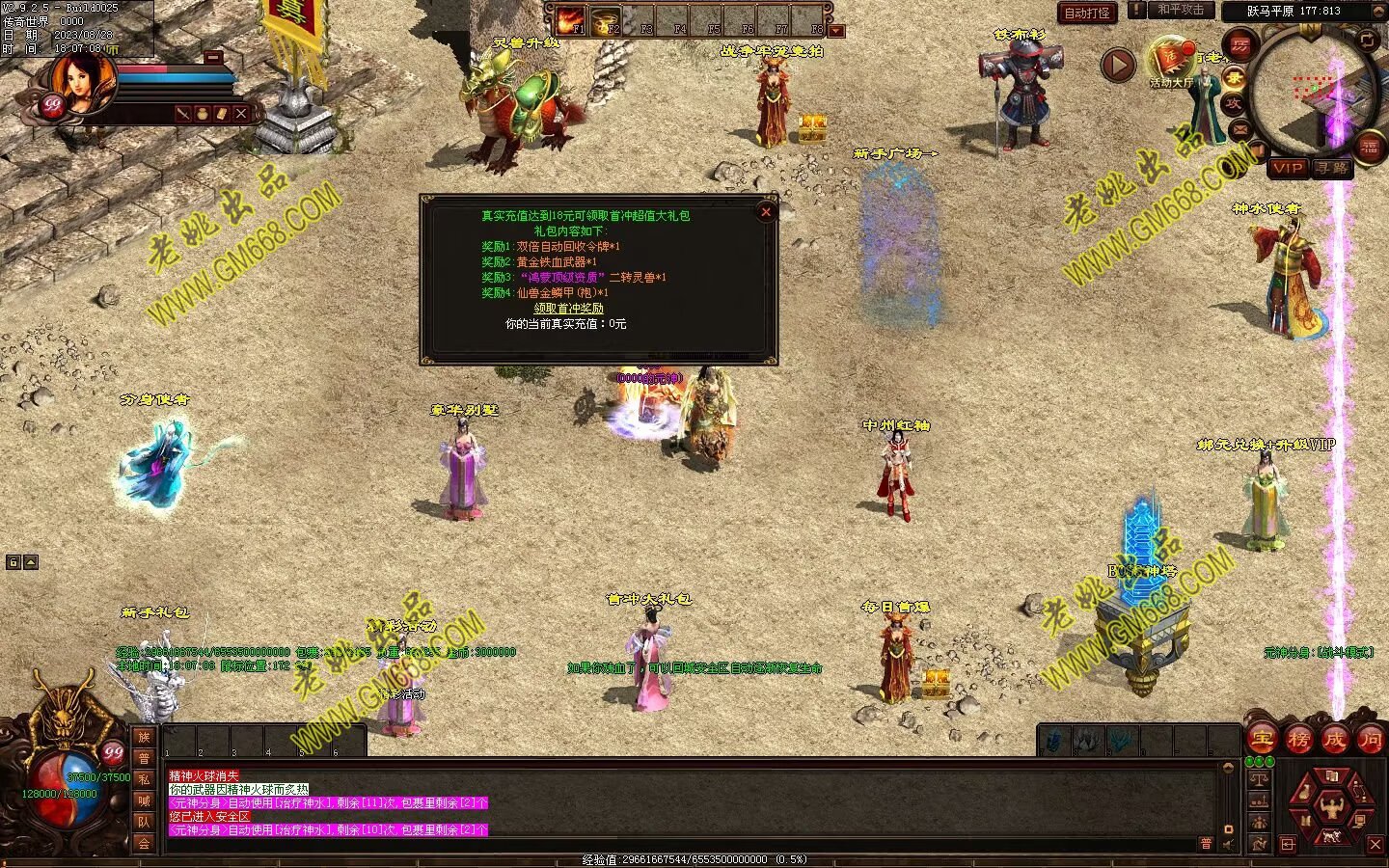Click the round play arrow button
This screenshot has width=1389, height=868.
pyautogui.click(x=1118, y=66)
